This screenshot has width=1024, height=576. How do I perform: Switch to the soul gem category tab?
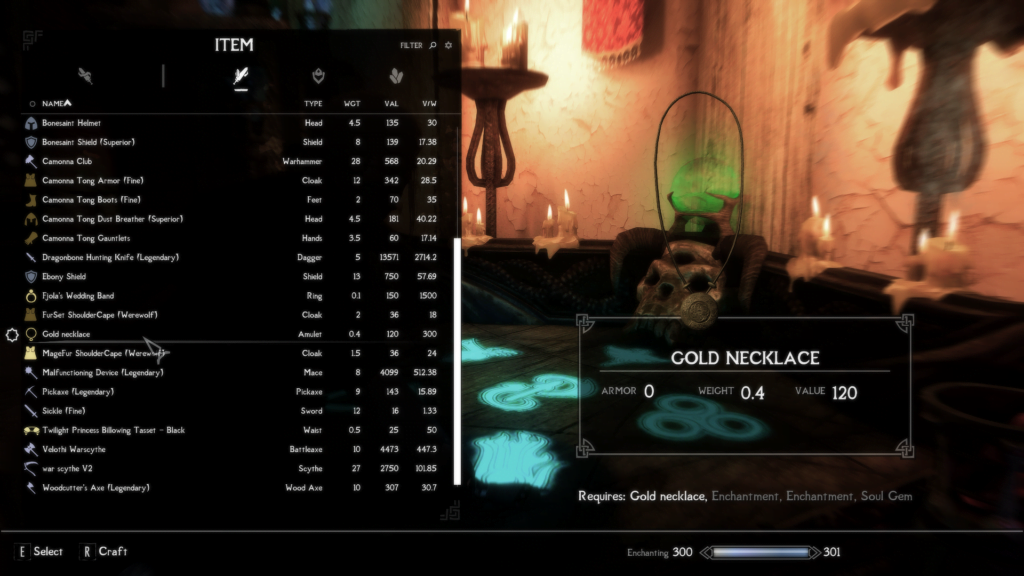396,76
